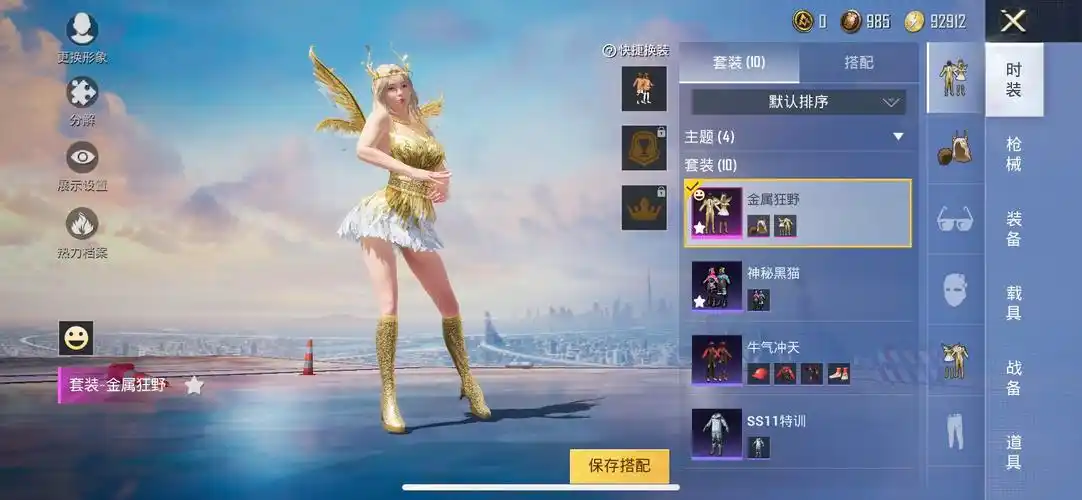Select the SS11特训 outfit set
This screenshot has height=500, width=1082.
[797, 434]
